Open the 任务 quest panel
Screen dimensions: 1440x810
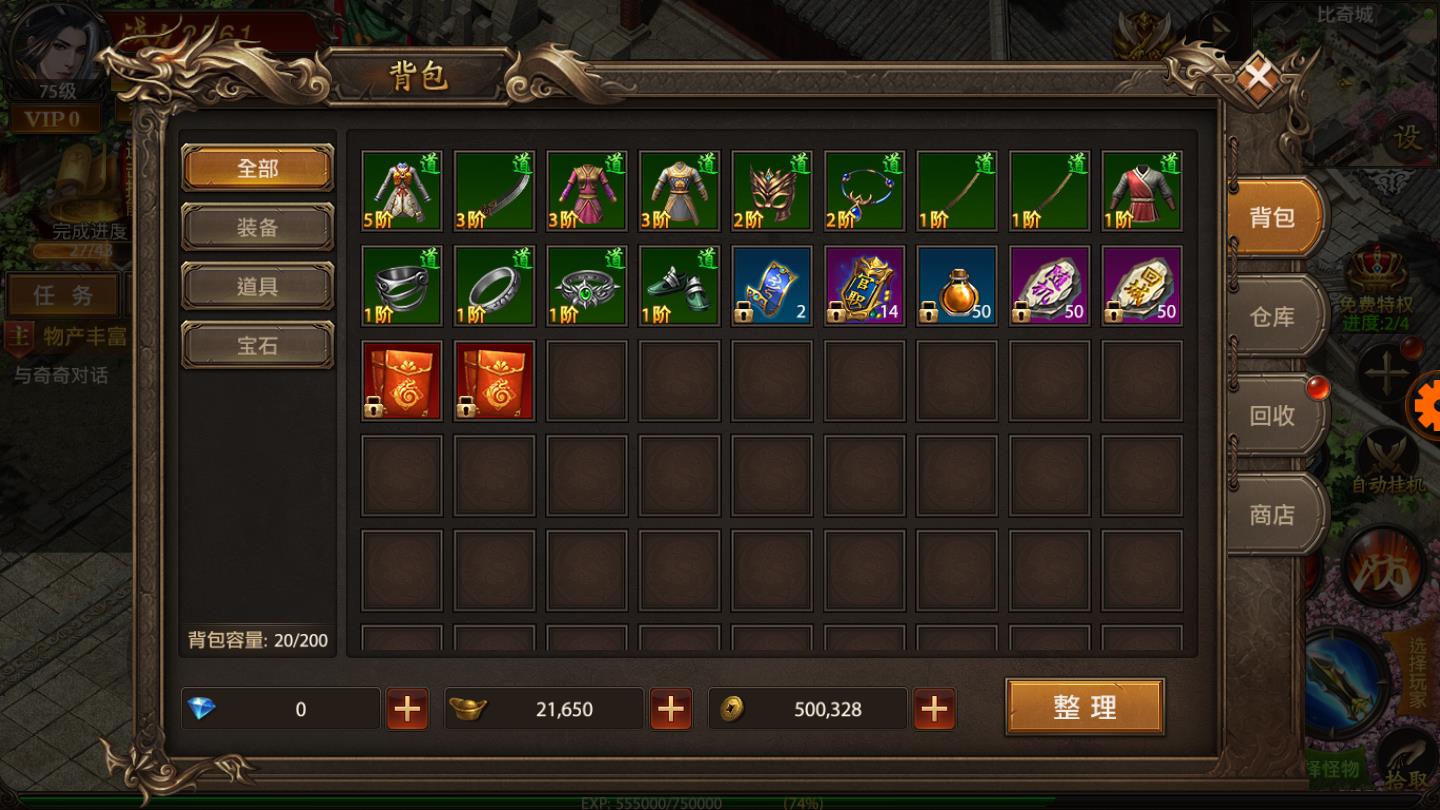pos(62,295)
